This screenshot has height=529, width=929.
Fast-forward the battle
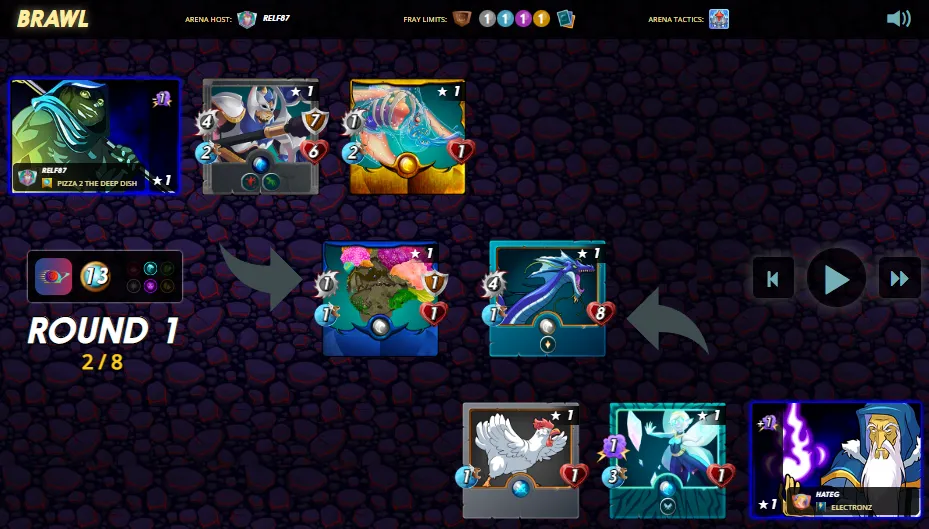coord(899,278)
